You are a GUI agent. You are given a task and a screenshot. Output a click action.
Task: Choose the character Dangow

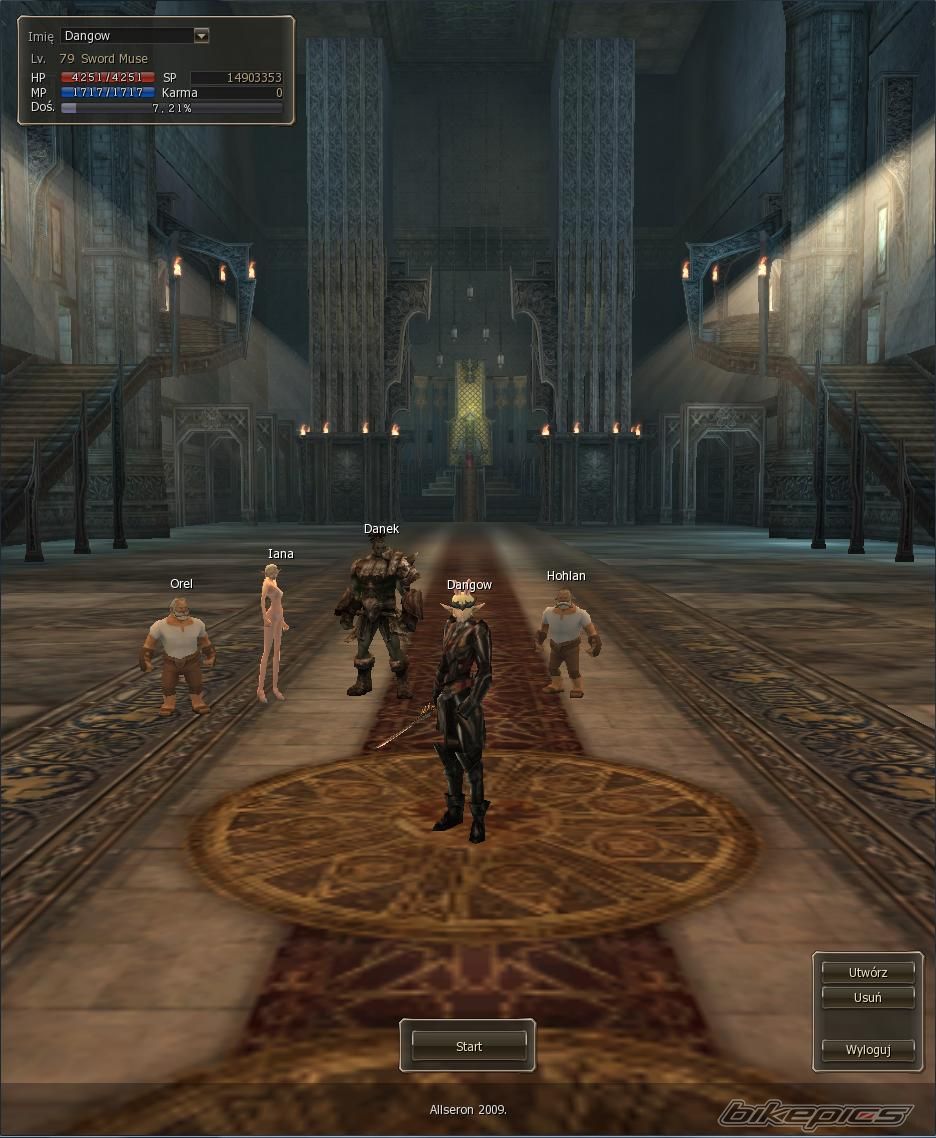[464, 710]
